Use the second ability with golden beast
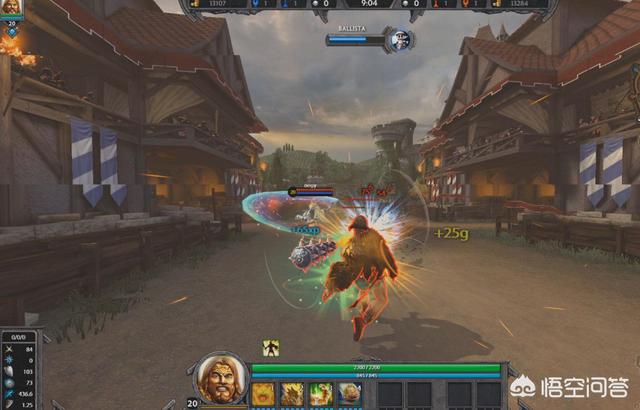The width and height of the screenshot is (640, 410). click(x=292, y=394)
